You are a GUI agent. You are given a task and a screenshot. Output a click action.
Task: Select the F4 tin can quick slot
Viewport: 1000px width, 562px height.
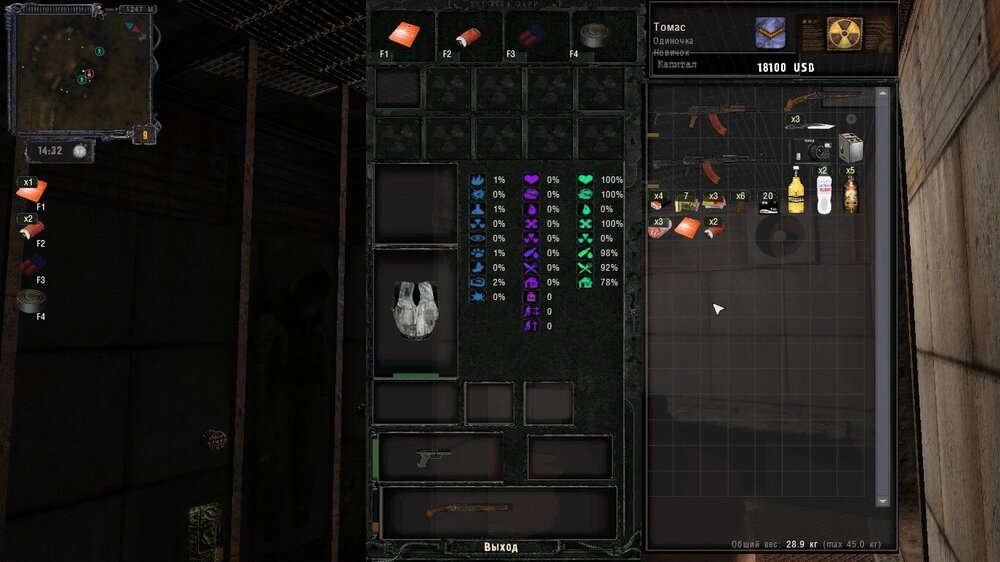pyautogui.click(x=602, y=36)
